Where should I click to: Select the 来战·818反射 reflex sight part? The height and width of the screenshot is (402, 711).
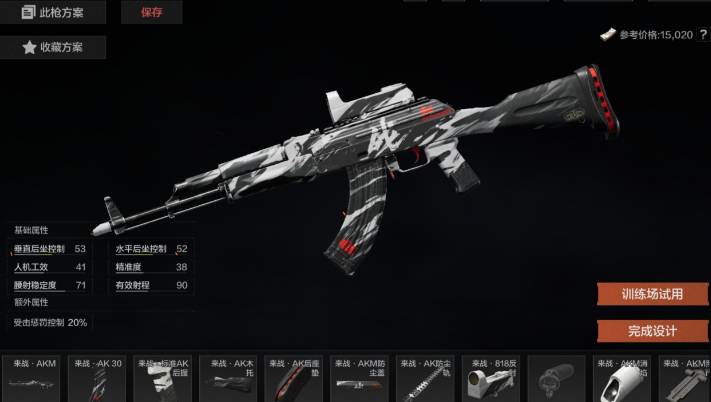(x=490, y=378)
